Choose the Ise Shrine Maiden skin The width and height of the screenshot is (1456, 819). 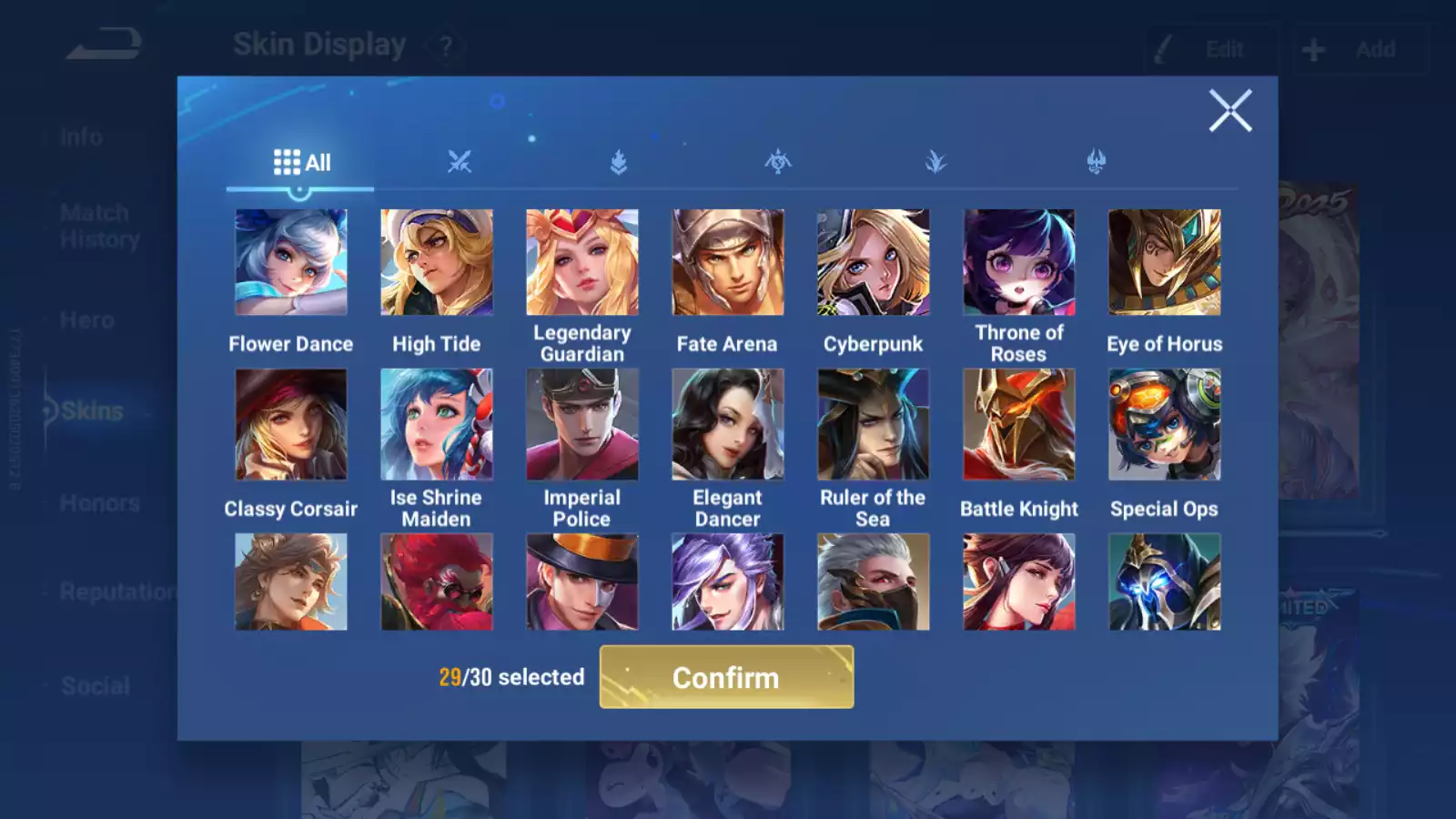tap(437, 424)
